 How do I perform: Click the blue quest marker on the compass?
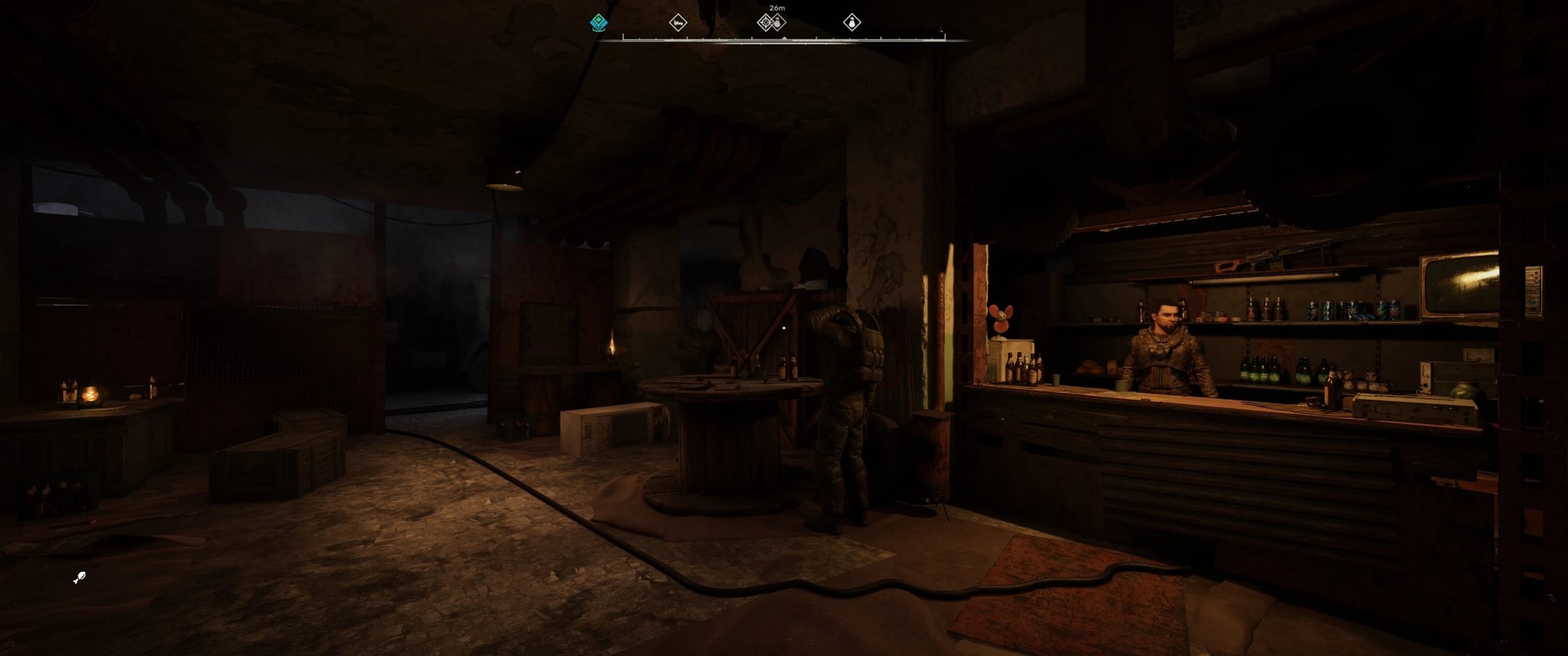[x=599, y=21]
